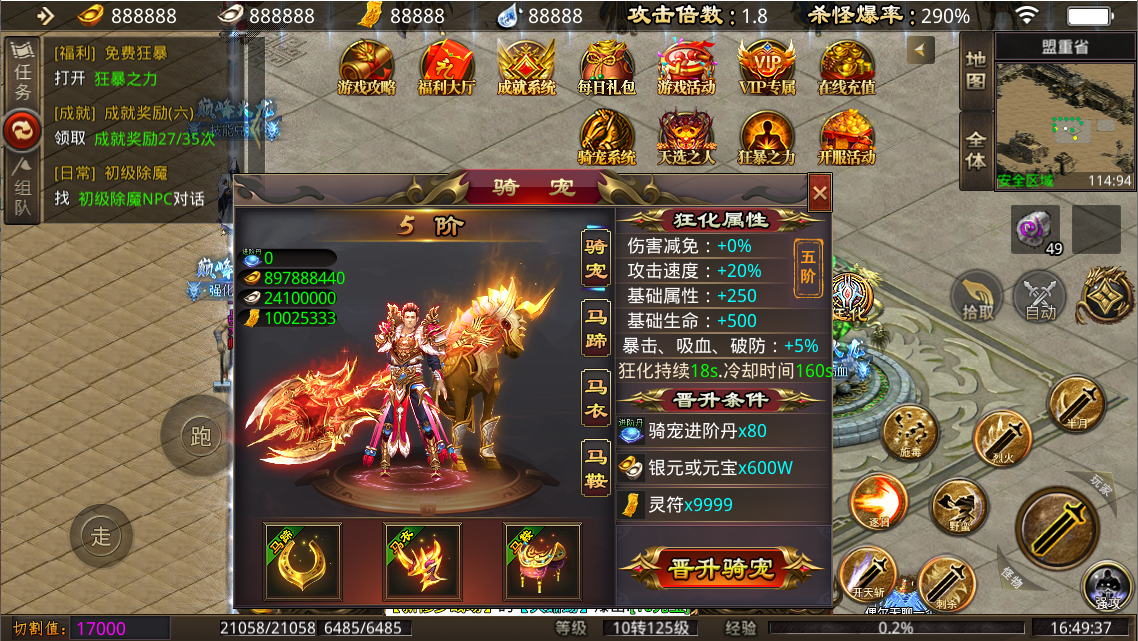Select the saddle equipment slot
1138x641 pixels.
point(542,562)
